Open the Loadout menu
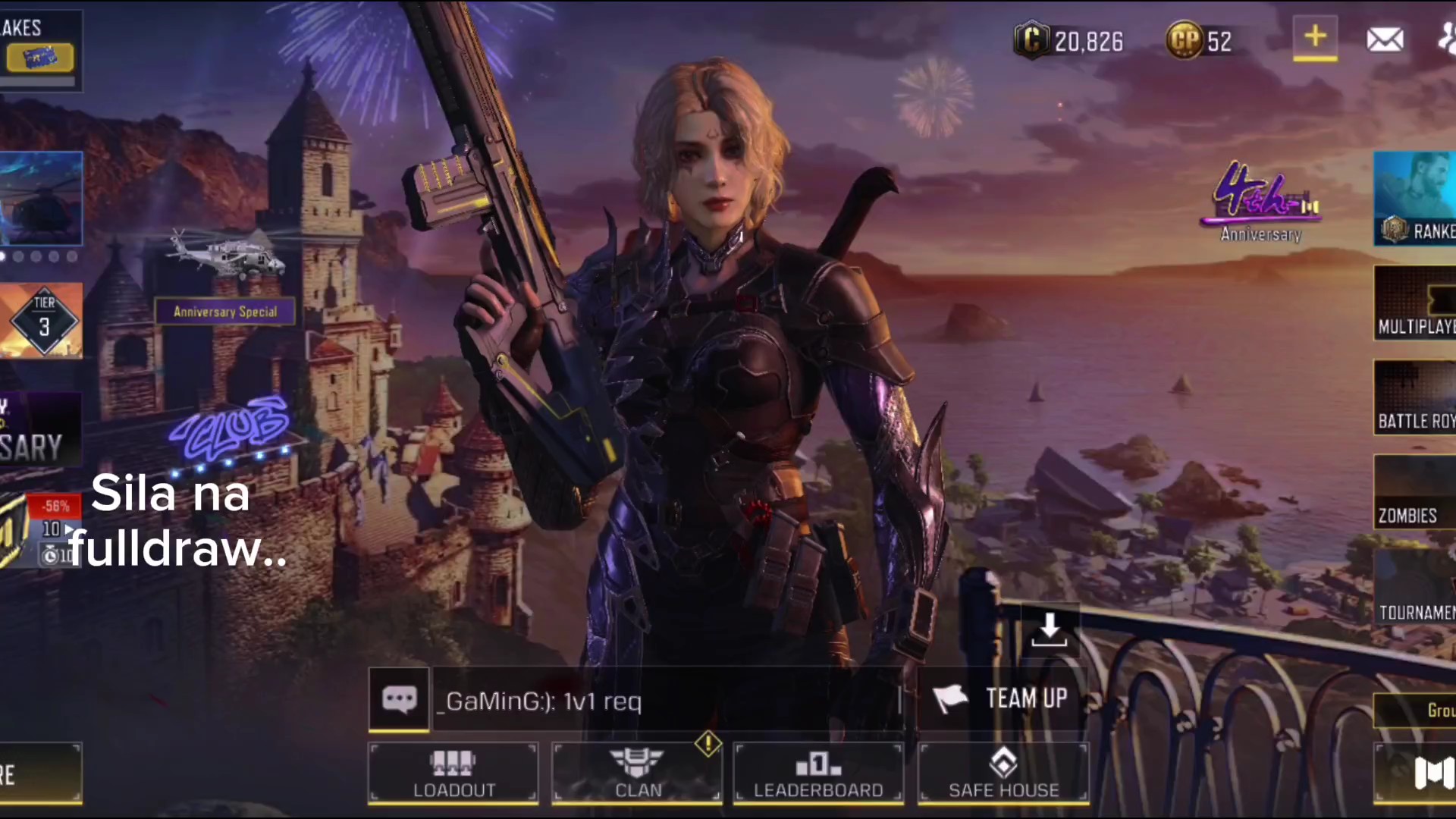 pos(453,772)
